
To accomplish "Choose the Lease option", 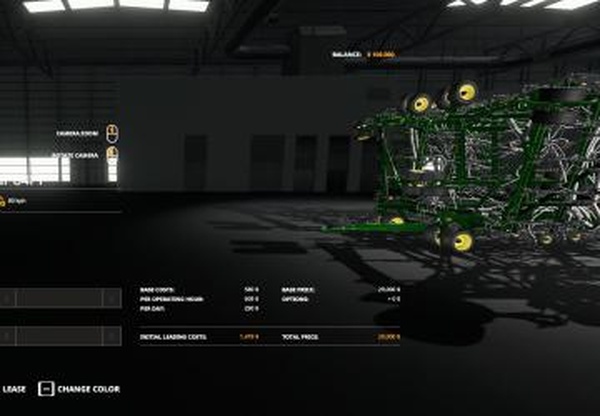I will 13,389.
